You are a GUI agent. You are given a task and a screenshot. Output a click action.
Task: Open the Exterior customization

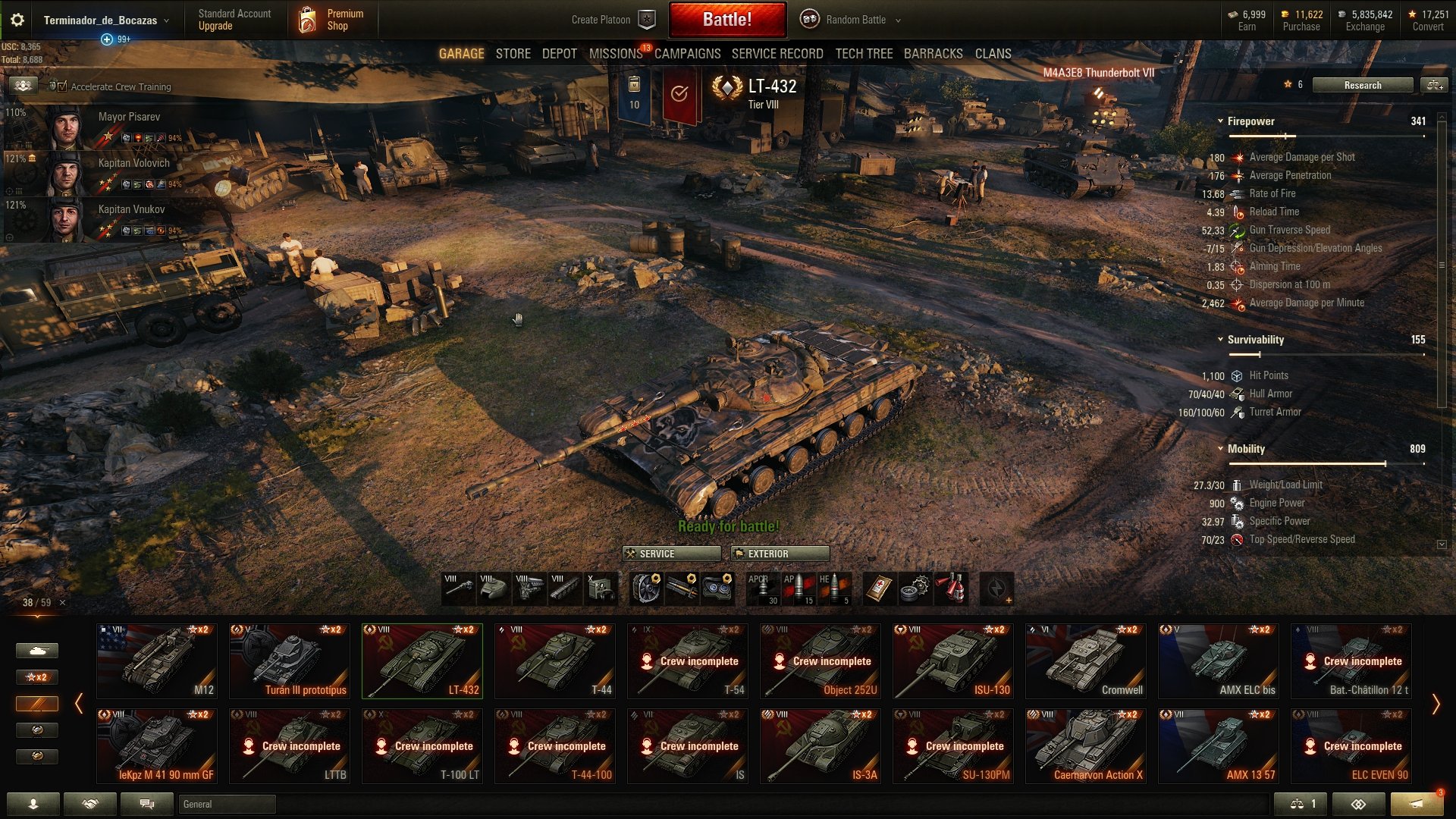pos(780,554)
